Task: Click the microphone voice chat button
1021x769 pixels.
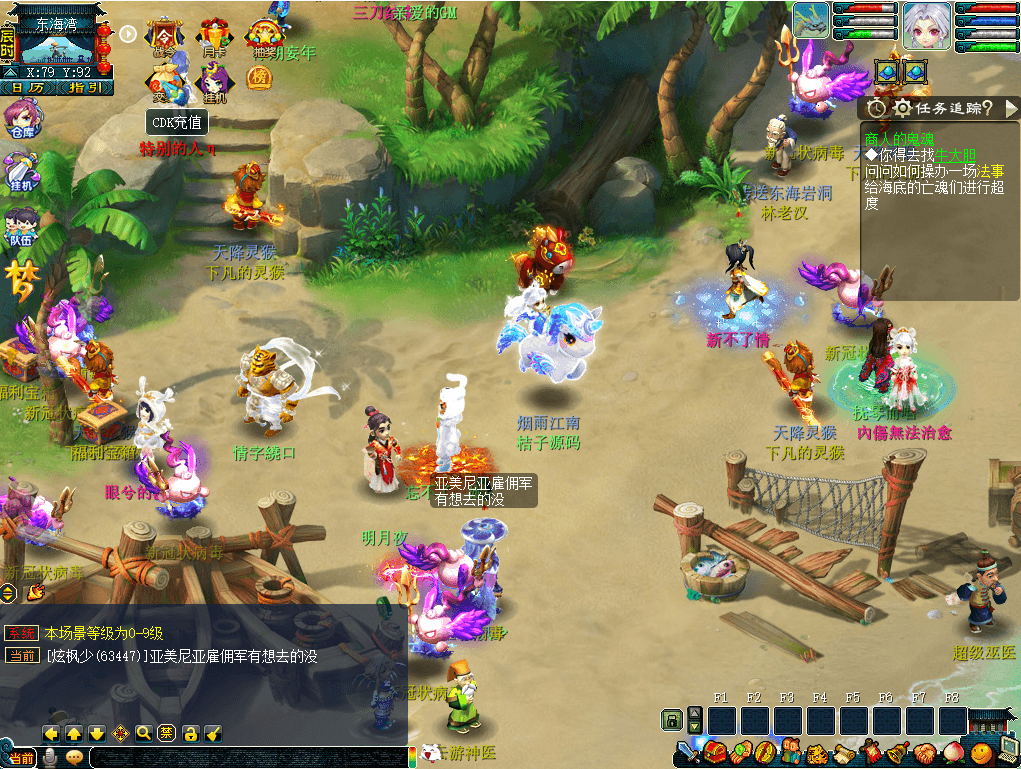Action: coord(48,758)
